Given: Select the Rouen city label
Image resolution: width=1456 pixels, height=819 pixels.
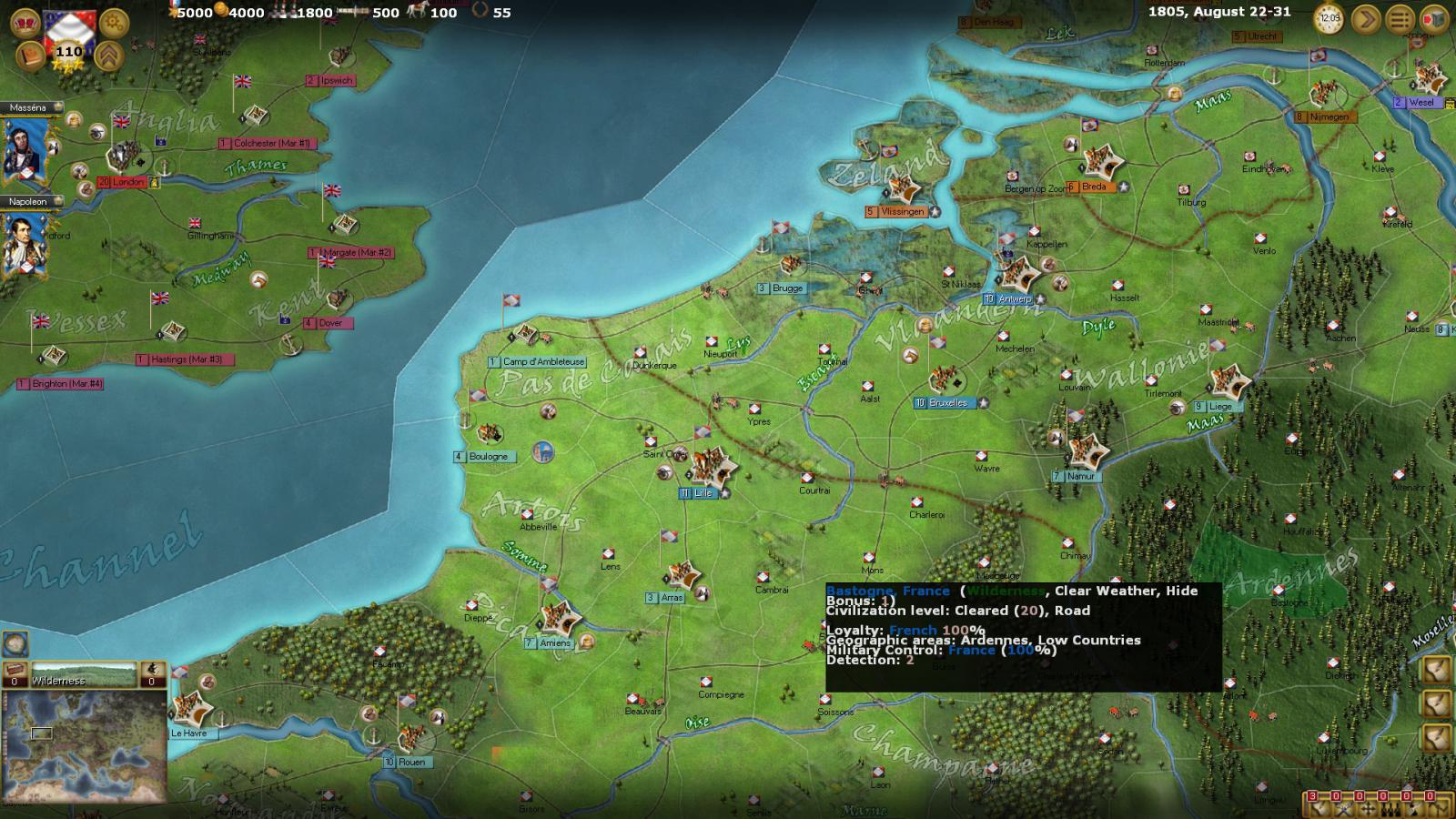Looking at the screenshot, I should click(410, 763).
